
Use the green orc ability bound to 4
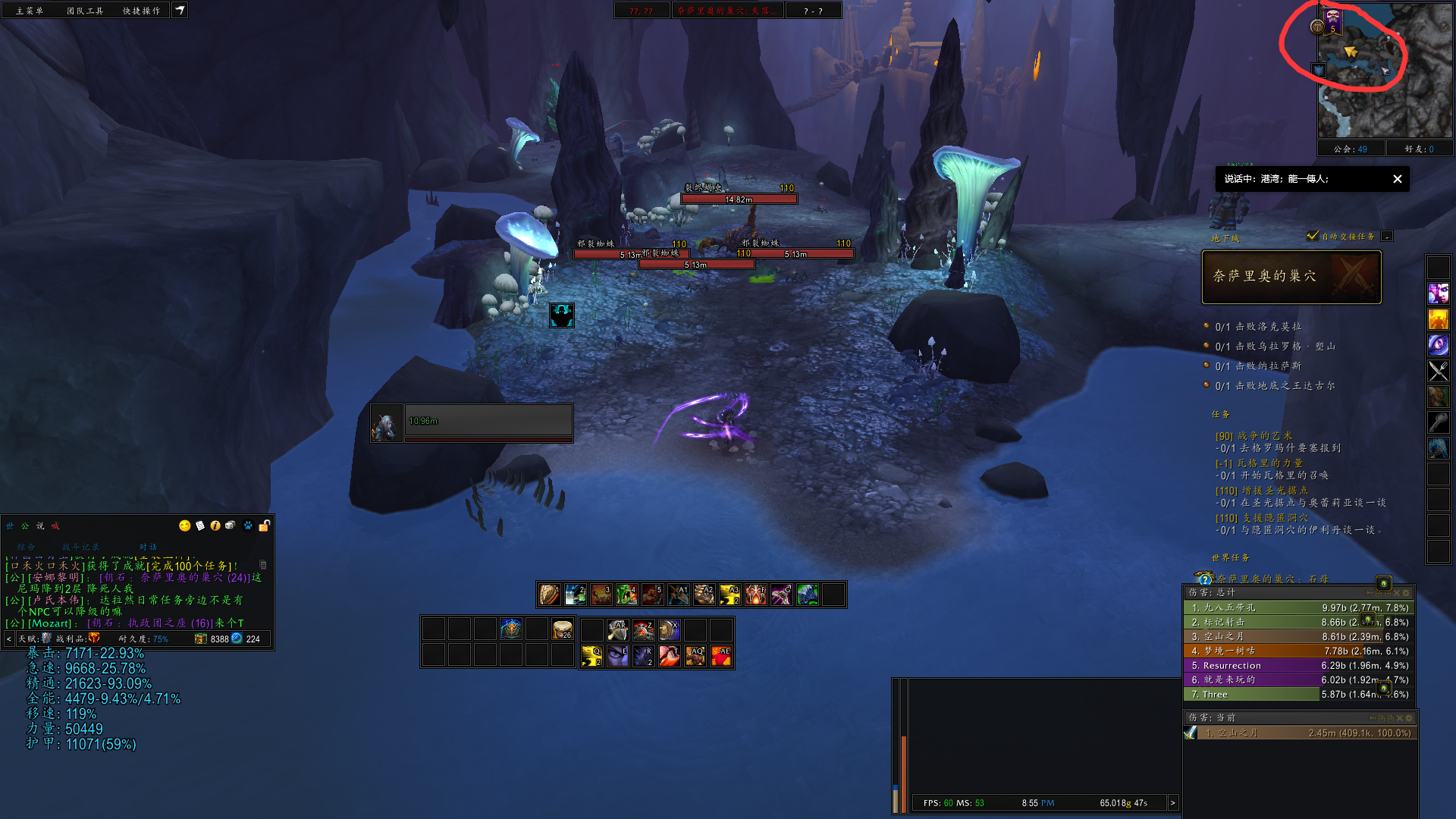click(x=626, y=595)
